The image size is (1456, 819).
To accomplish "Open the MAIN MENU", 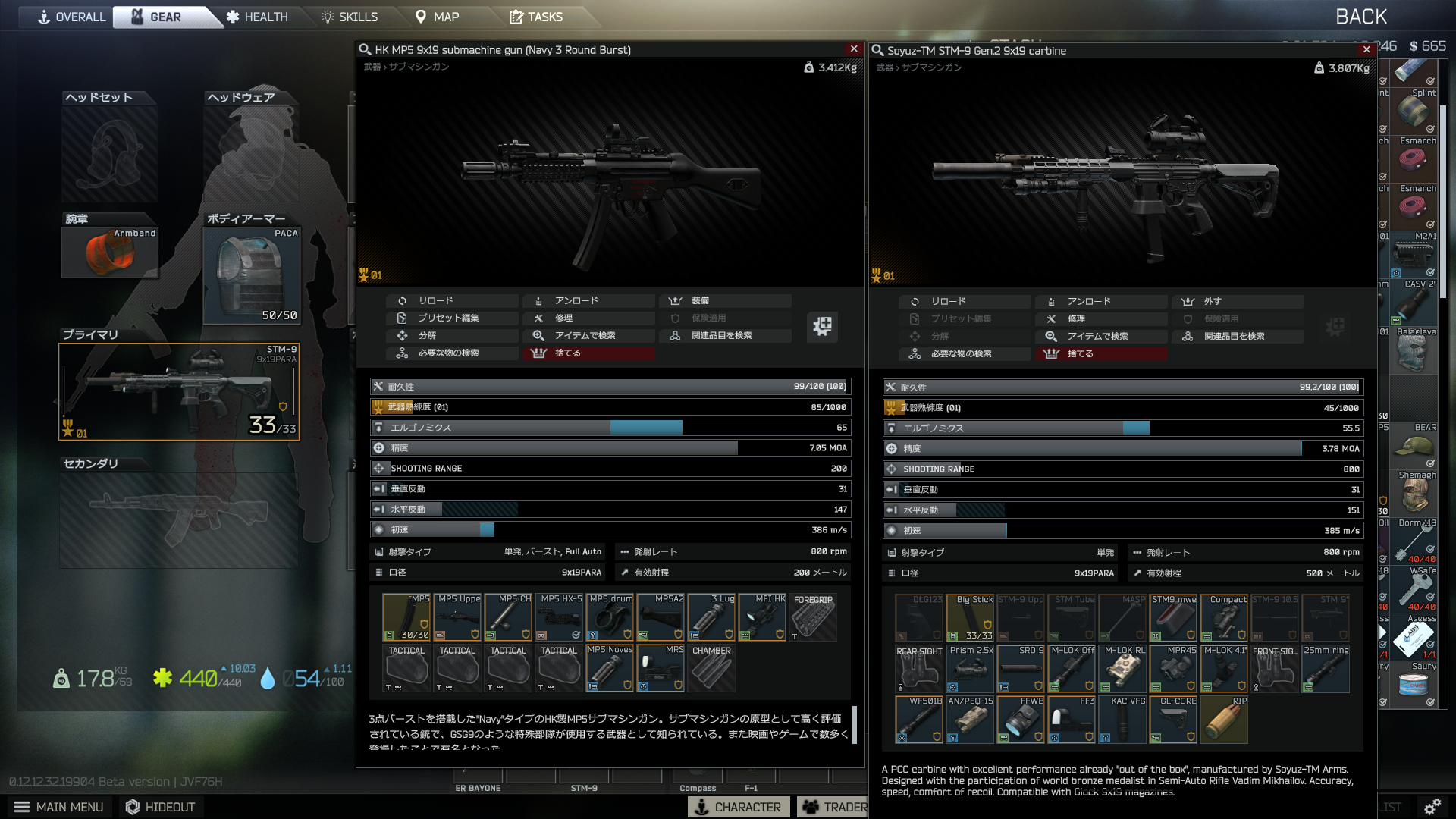I will click(59, 807).
